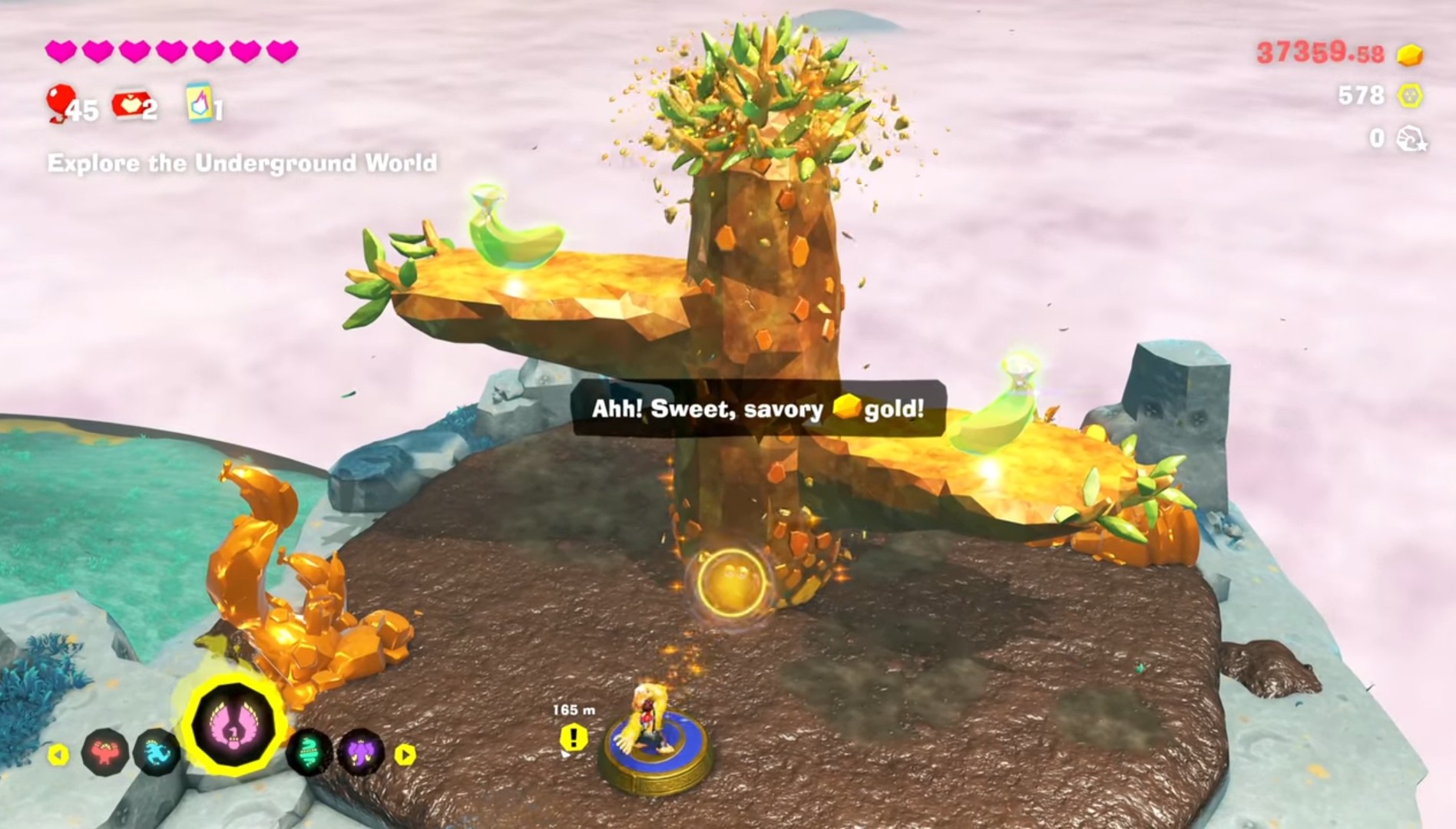Click the yellow right arrow of Bananza selector
The height and width of the screenshot is (829, 1456).
(405, 755)
